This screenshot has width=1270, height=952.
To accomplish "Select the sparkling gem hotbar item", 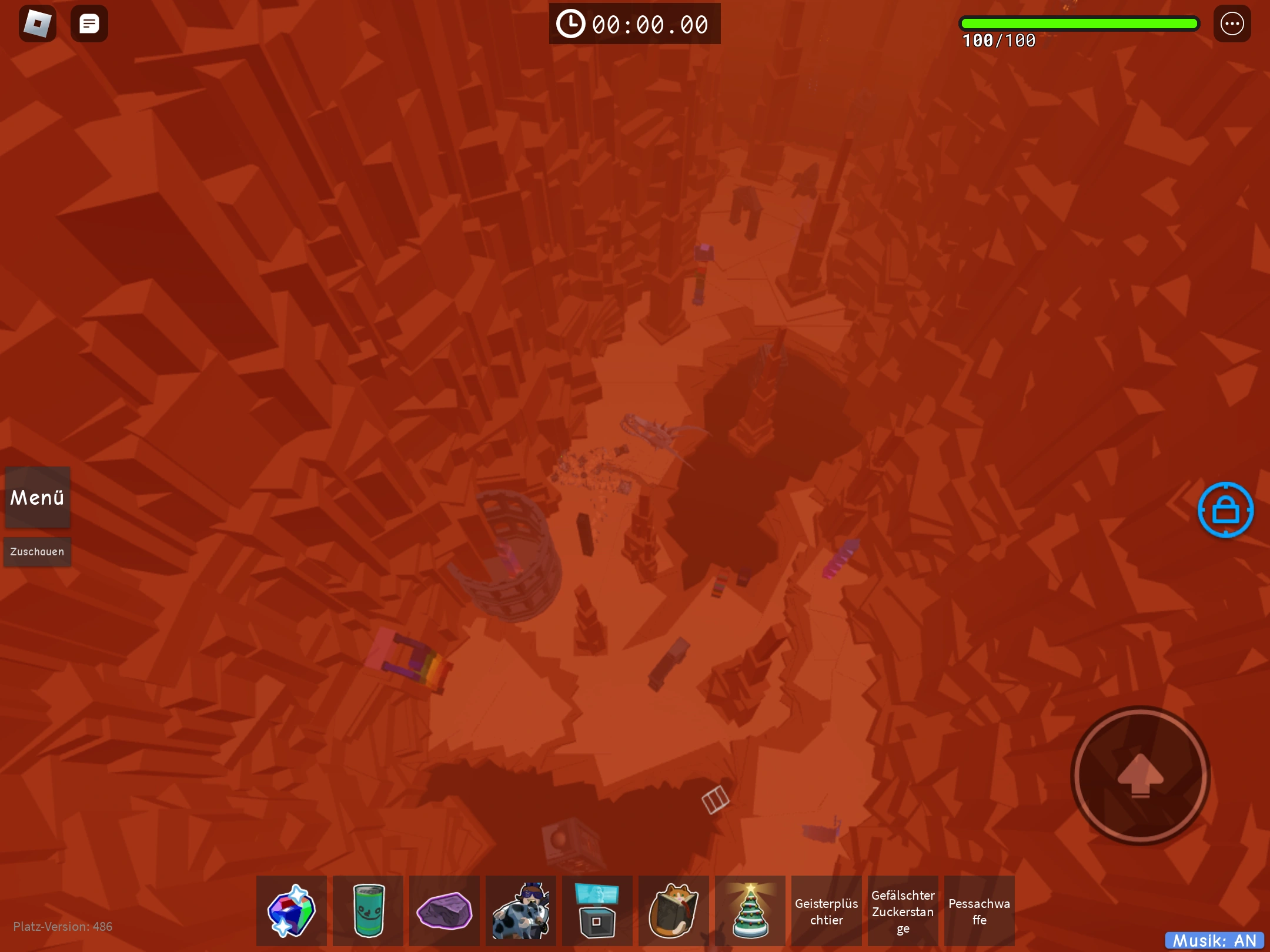I will 292,910.
